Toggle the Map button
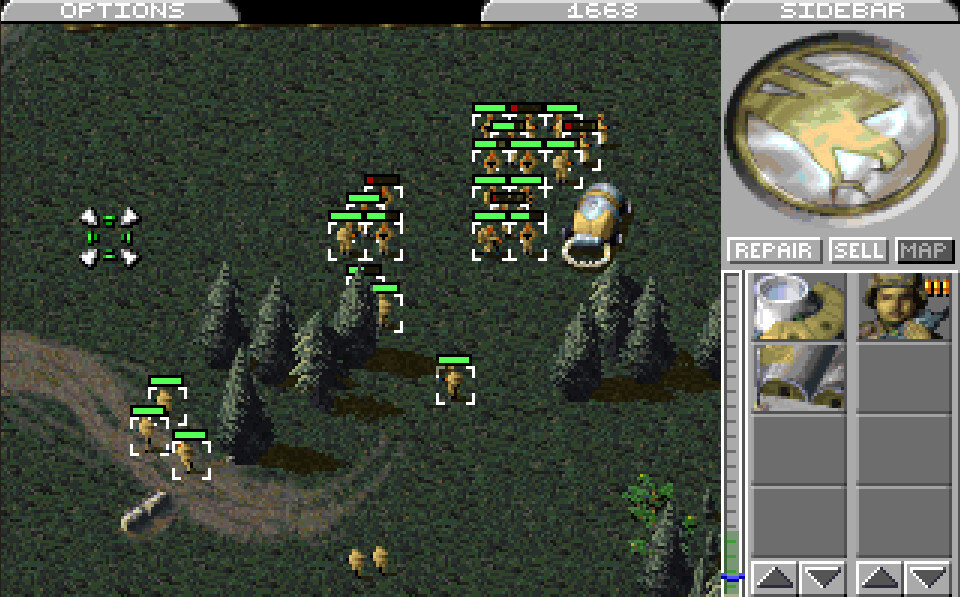Viewport: 960px width, 597px height. [x=925, y=250]
